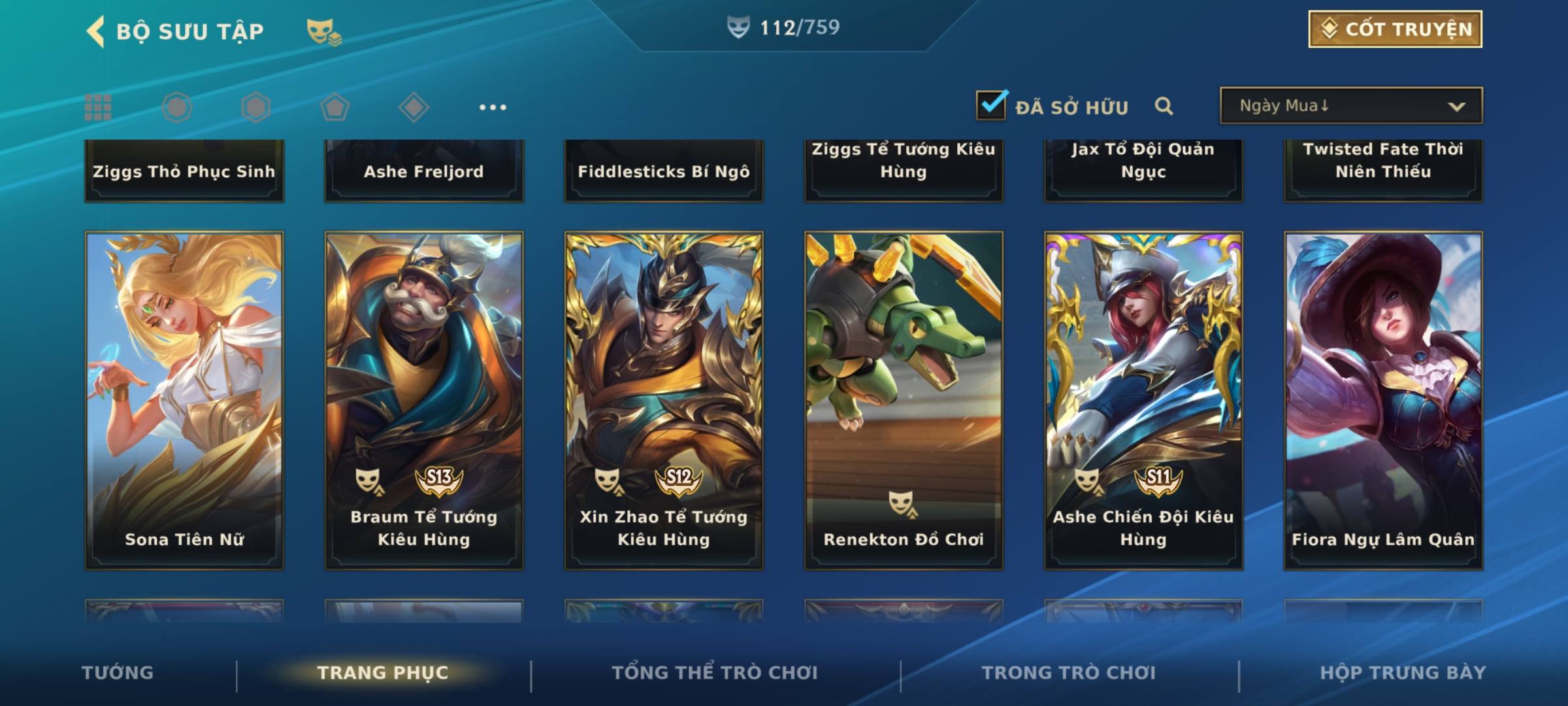Select the grid all-skins filter icon
Screen dimensions: 1568x706
point(98,107)
